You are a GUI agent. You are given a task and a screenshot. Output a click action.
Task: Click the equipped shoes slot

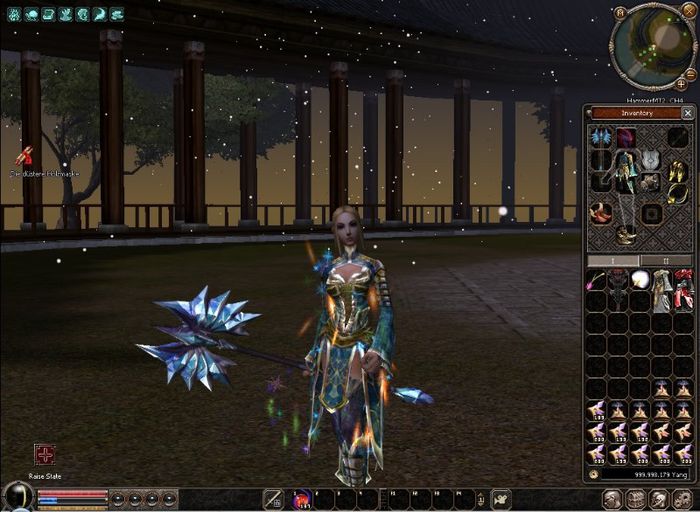point(626,235)
